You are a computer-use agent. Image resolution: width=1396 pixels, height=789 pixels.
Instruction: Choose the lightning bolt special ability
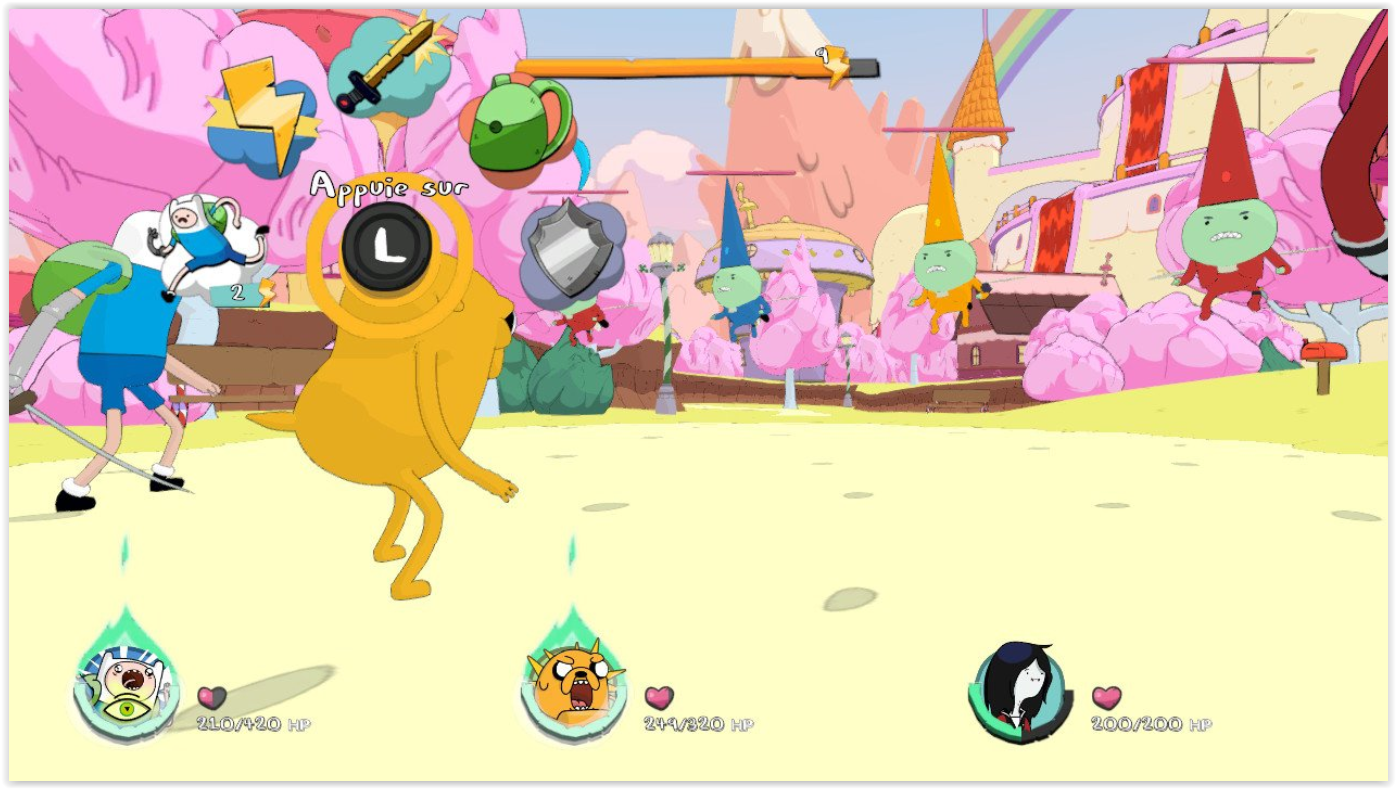(260, 118)
